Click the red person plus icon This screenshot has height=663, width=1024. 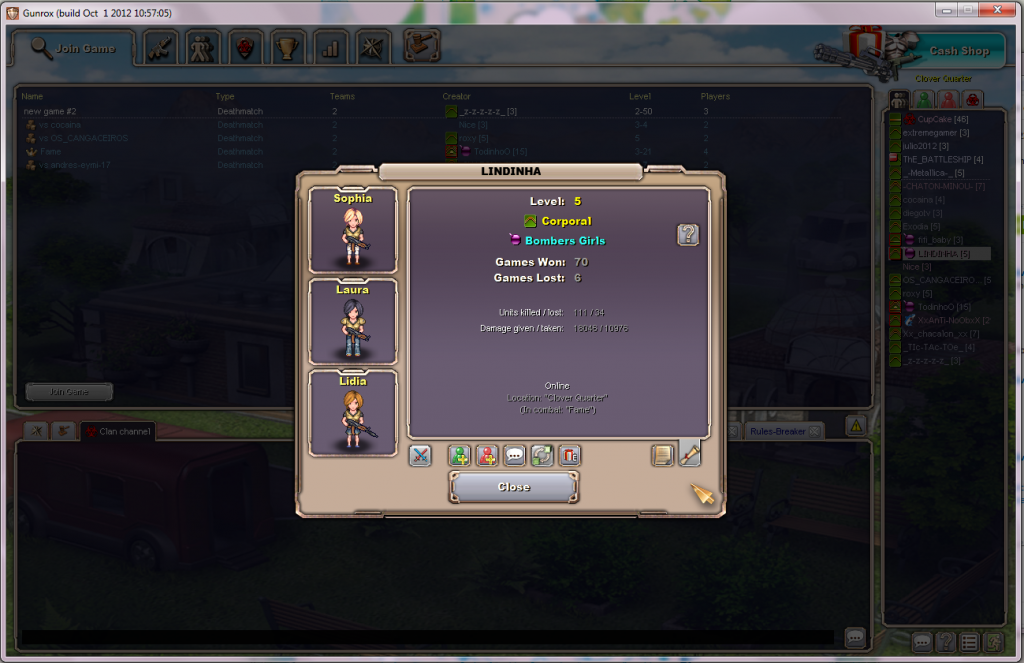(487, 456)
